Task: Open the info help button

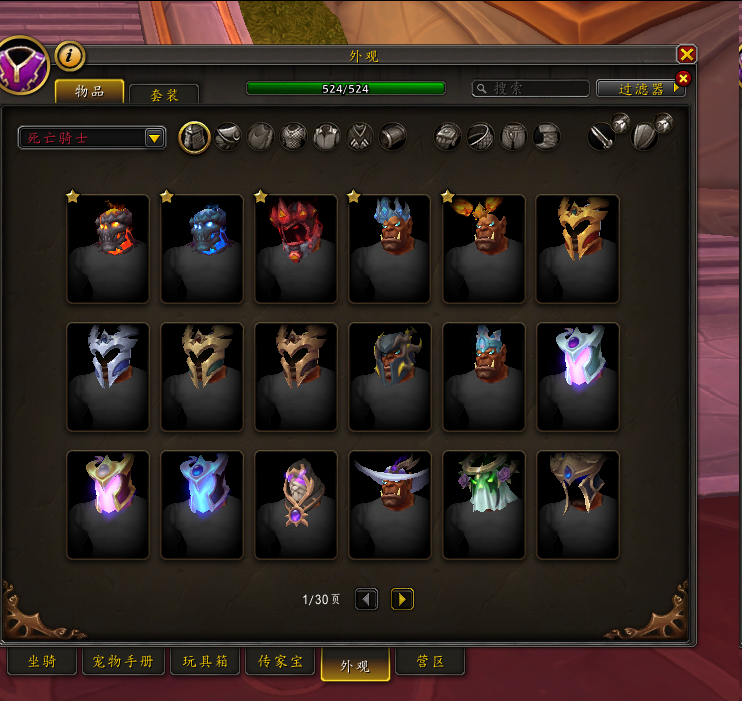Action: (69, 56)
